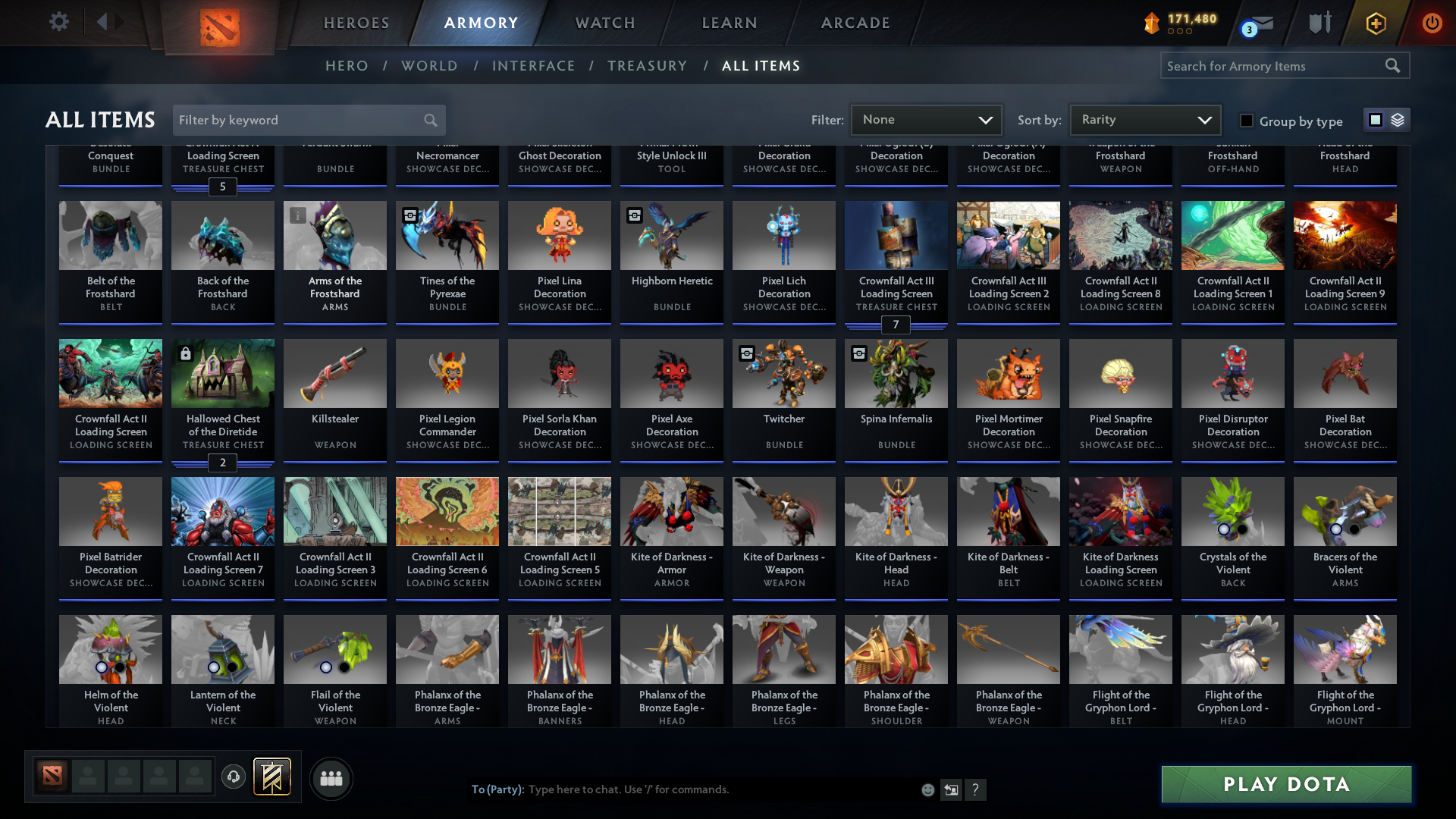Image resolution: width=1456 pixels, height=819 pixels.
Task: Open the settings gear icon
Action: pos(58,22)
